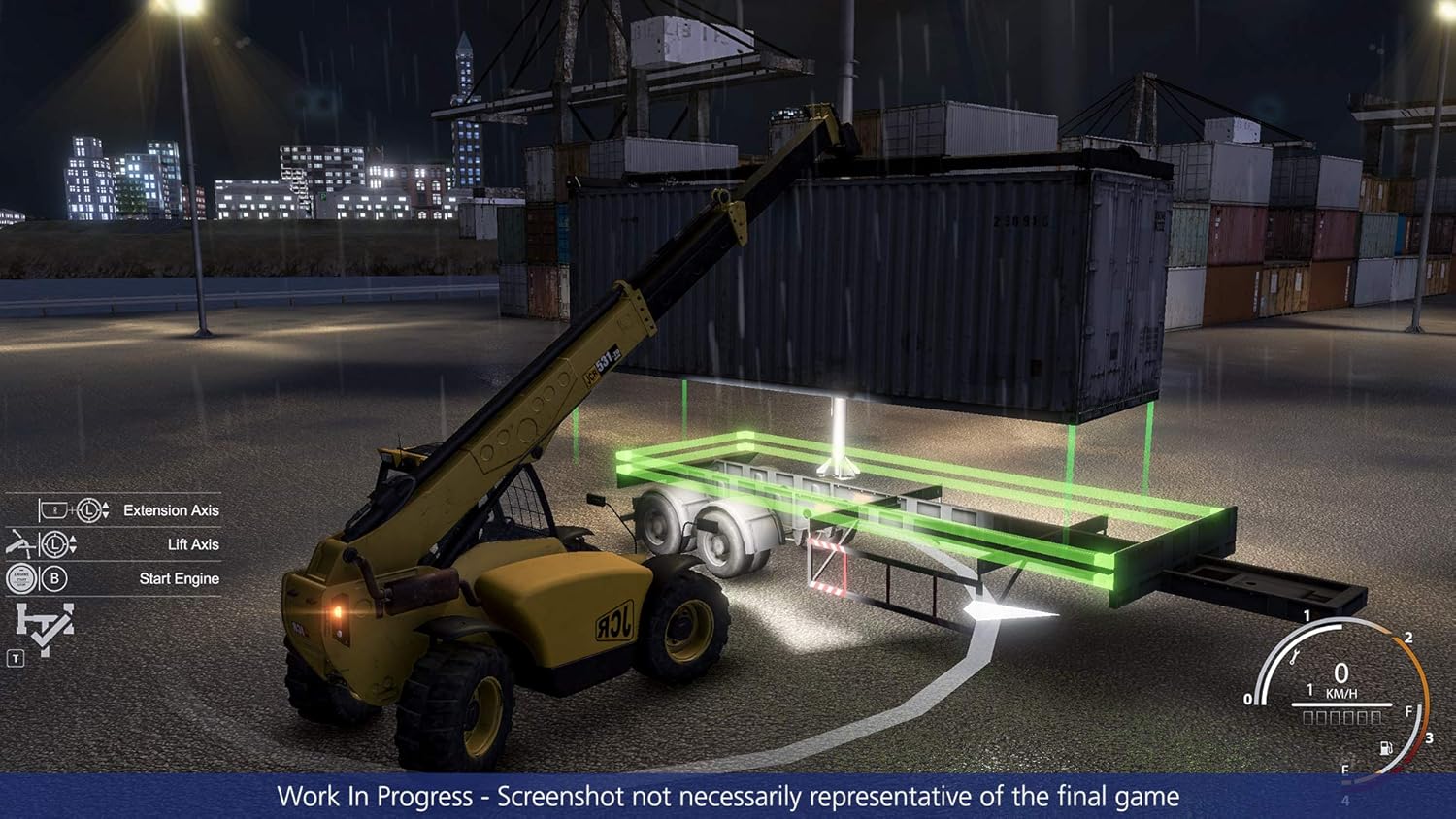Select the Extension Axis entry in the controls panel

pos(170,509)
